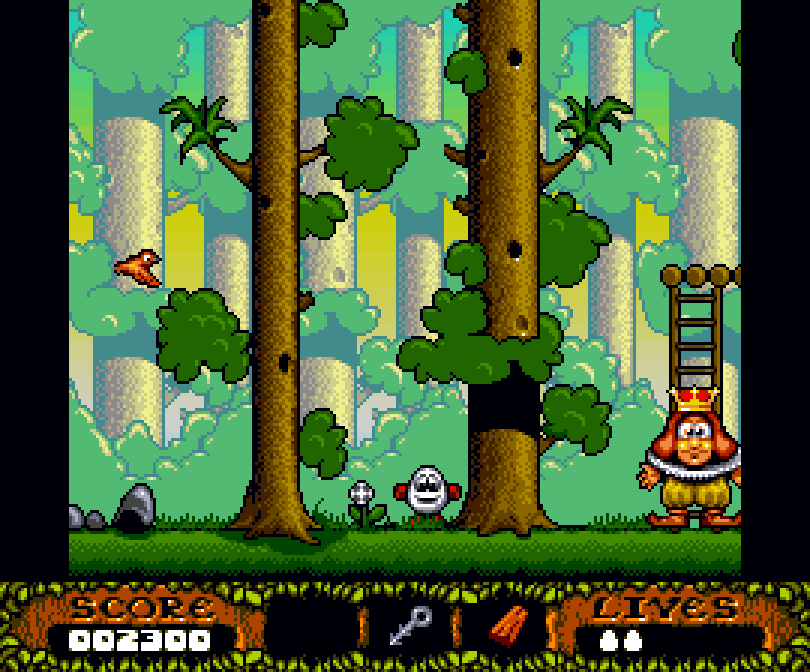
Task: Select the silver key inventory slot
Action: point(410,626)
